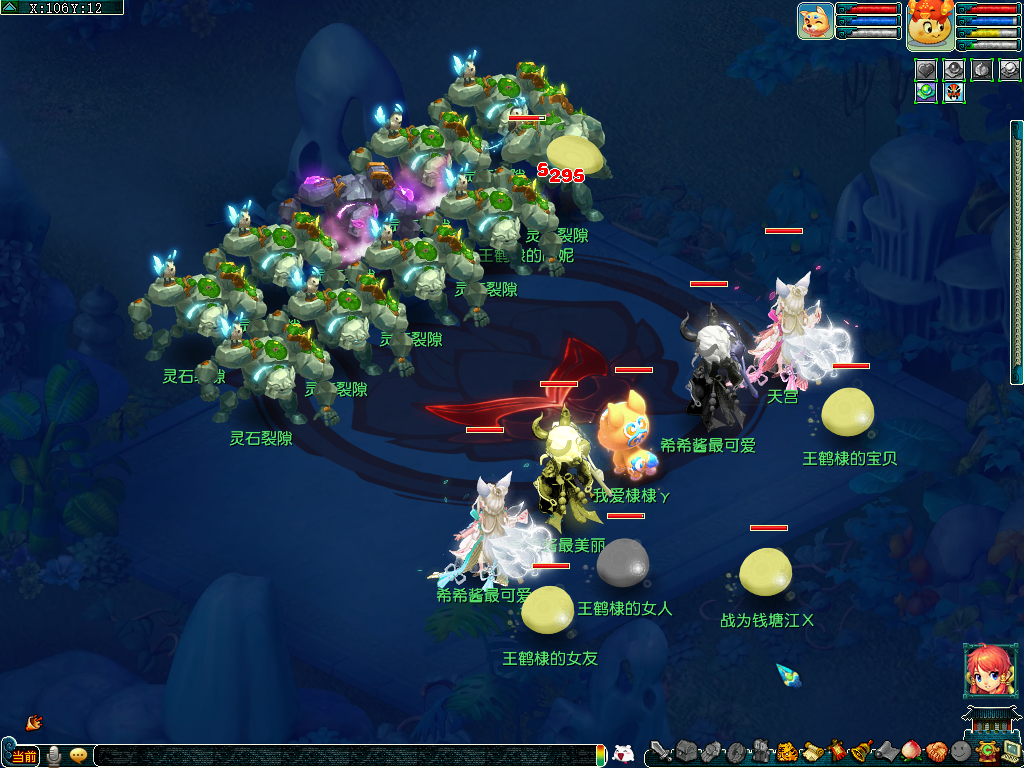
Task: Select the red-haired girl portrait
Action: [x=984, y=670]
